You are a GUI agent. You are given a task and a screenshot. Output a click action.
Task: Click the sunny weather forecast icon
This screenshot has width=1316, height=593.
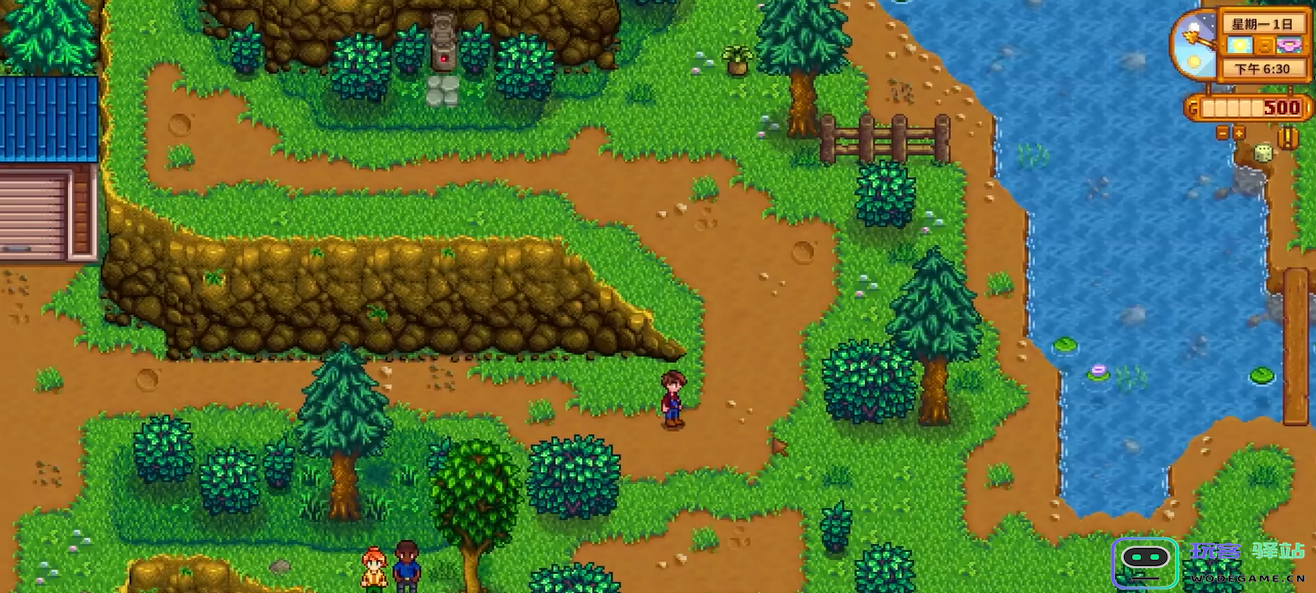1240,46
